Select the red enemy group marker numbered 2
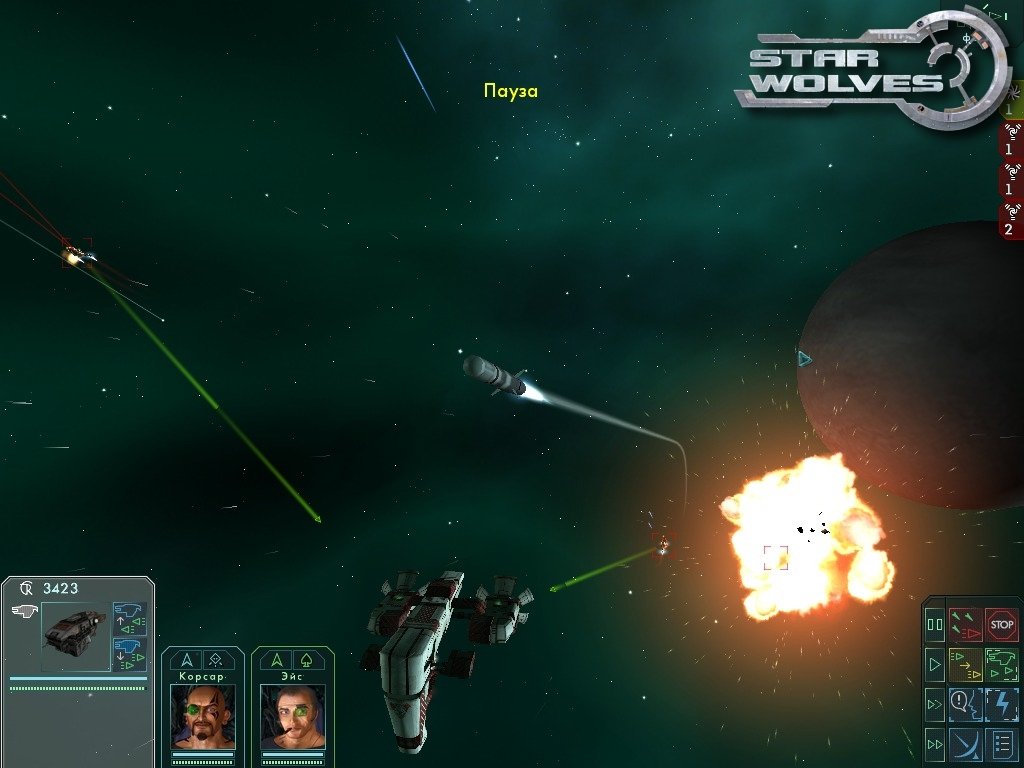The image size is (1024, 768). (1010, 221)
